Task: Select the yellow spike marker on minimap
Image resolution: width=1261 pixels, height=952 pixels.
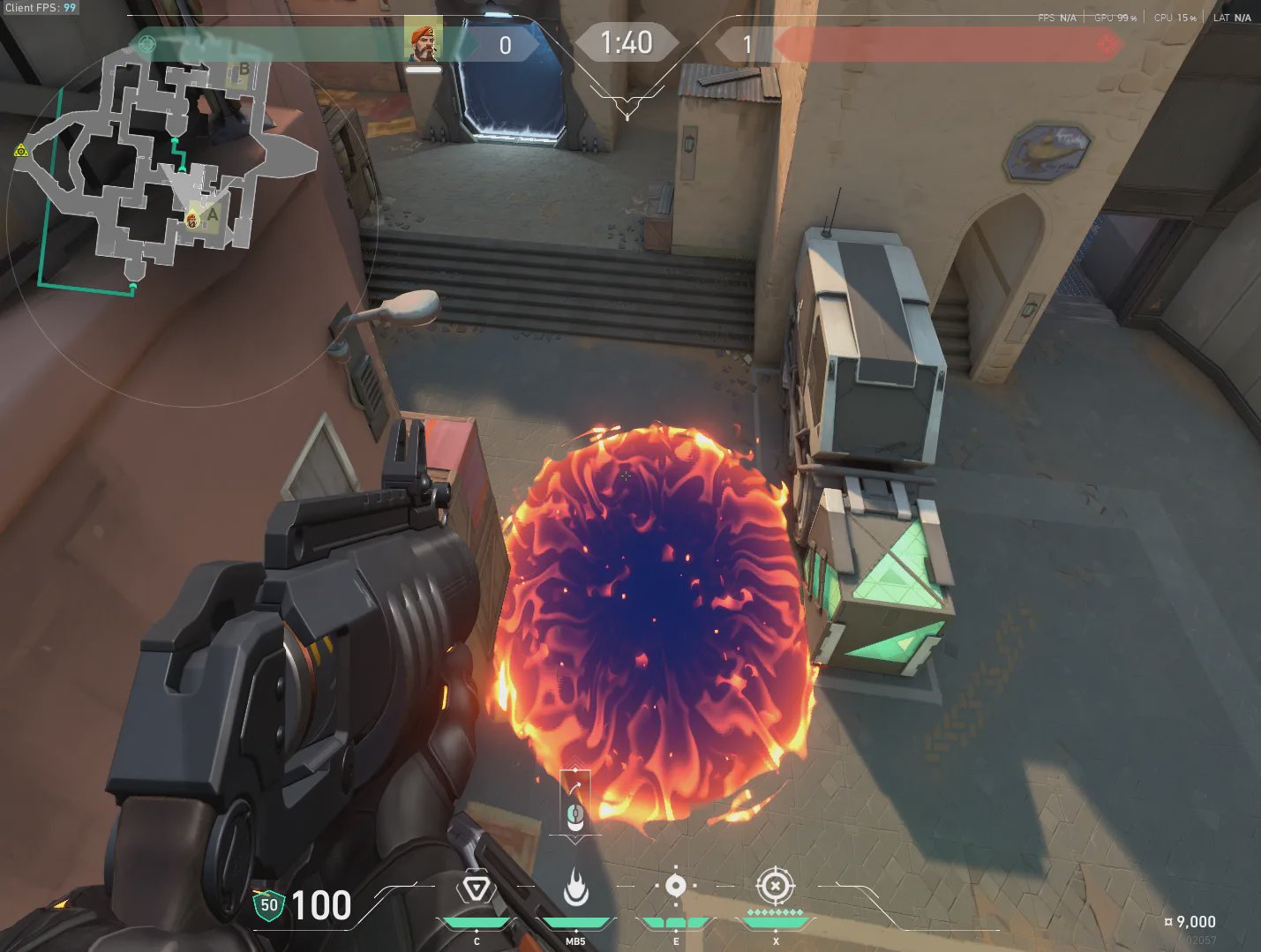Action: pos(21,151)
